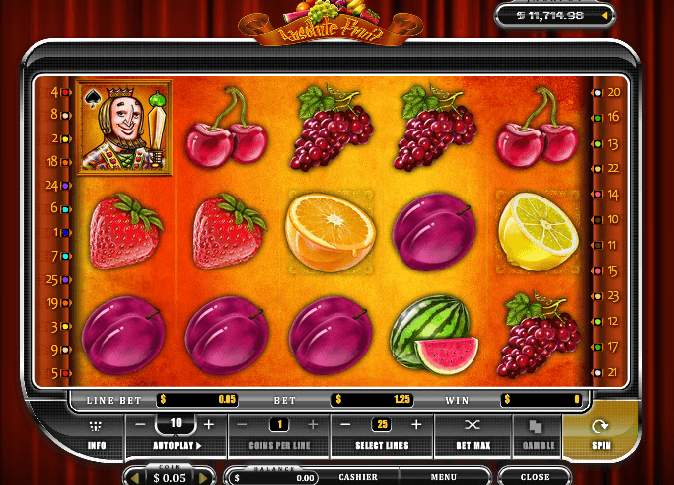The height and width of the screenshot is (485, 674).
Task: Close the slot game
Action: [x=535, y=477]
